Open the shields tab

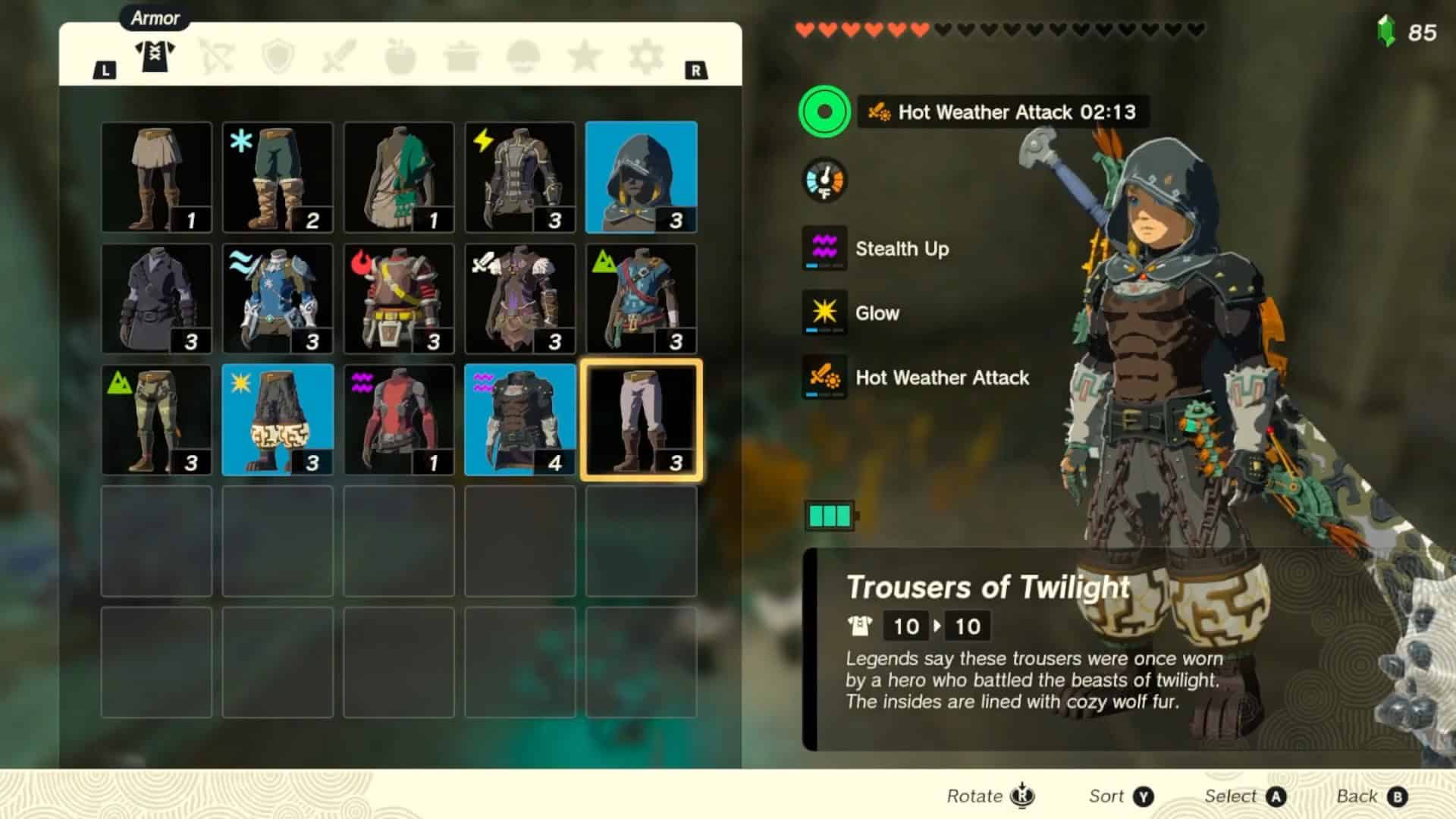278,56
